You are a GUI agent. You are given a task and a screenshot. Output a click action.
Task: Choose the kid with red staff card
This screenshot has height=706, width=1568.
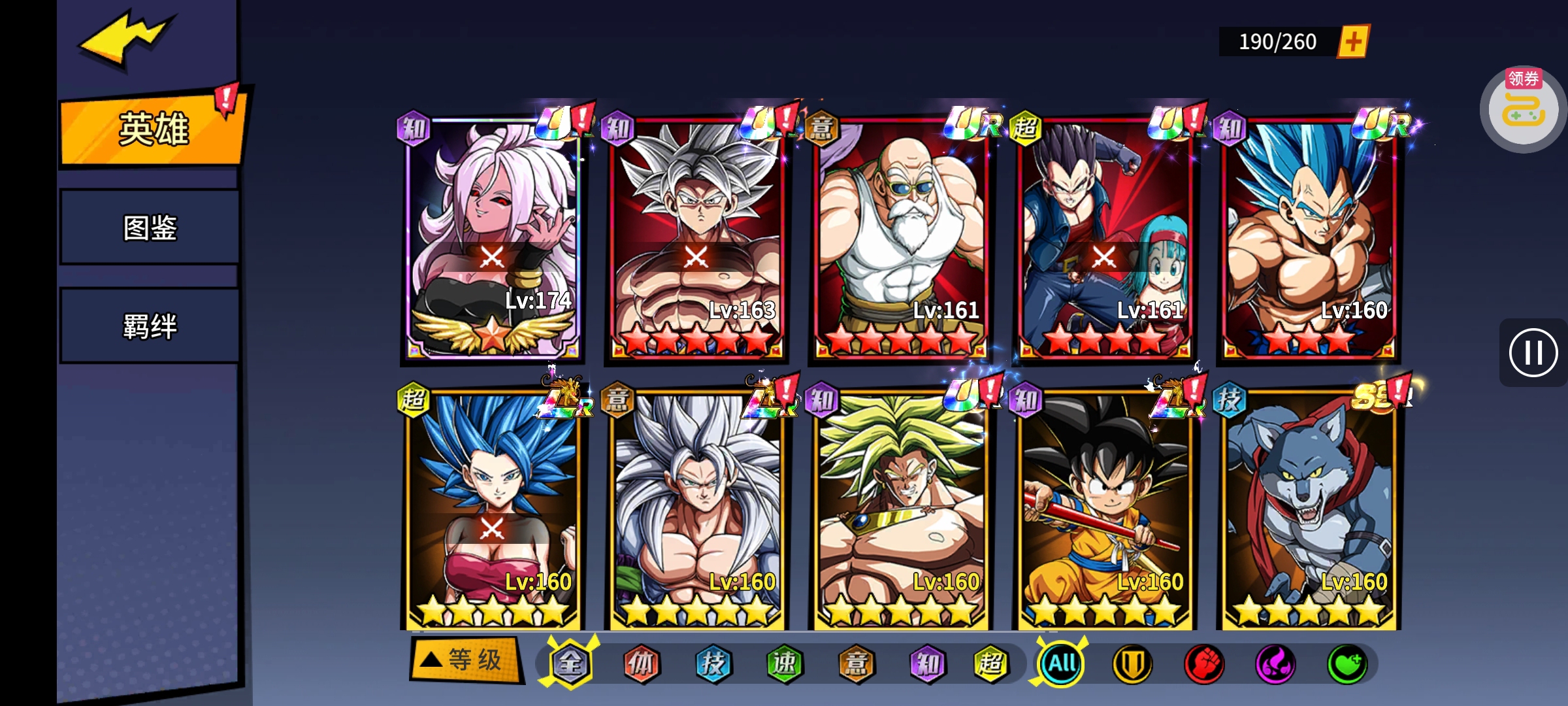[x=1104, y=510]
